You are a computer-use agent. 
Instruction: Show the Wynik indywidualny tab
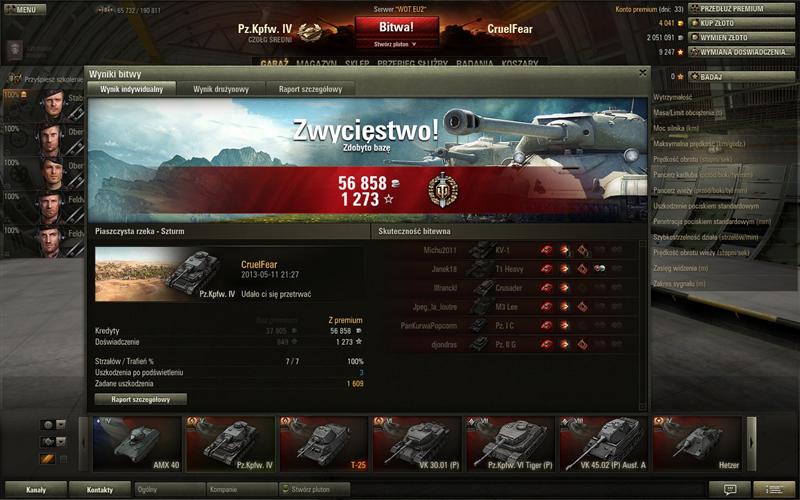pos(131,89)
